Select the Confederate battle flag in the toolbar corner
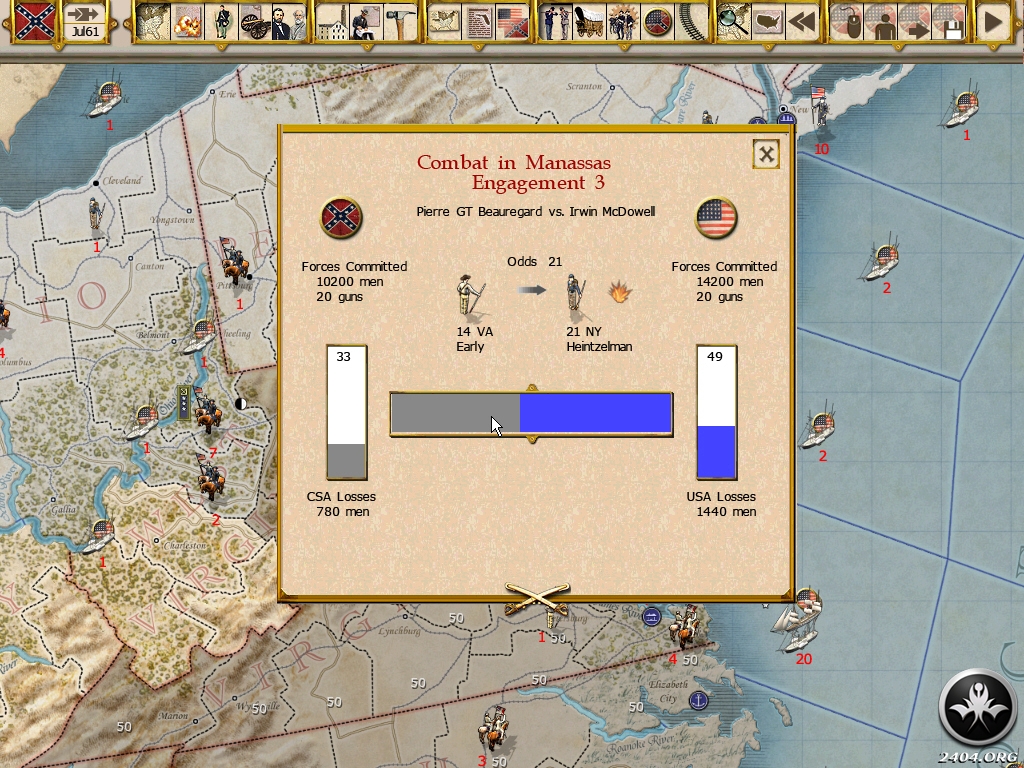The image size is (1024, 768). 34,21
